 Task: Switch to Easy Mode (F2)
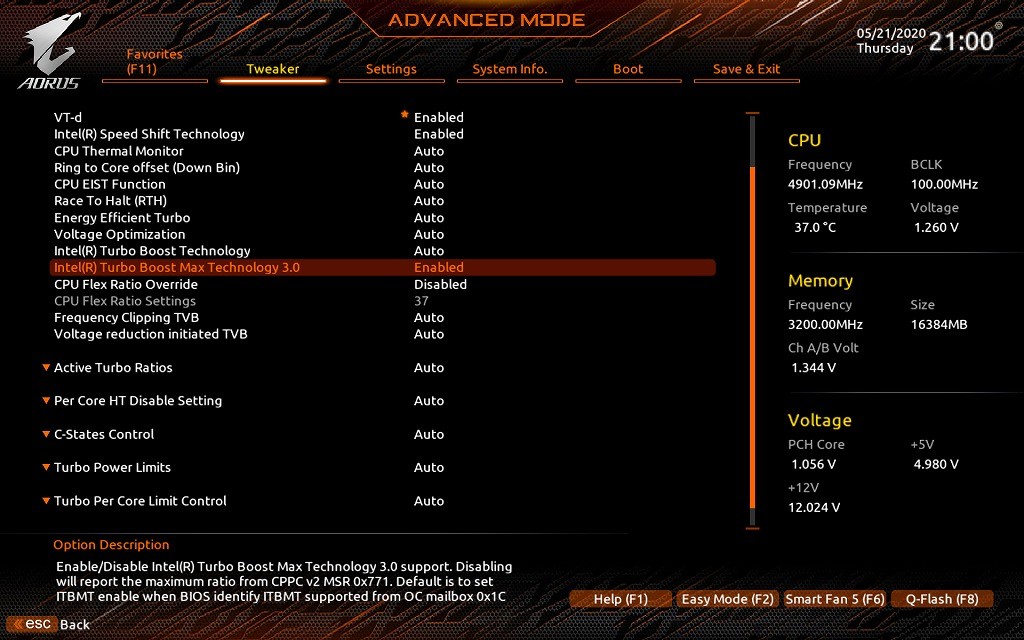pyautogui.click(x=728, y=599)
